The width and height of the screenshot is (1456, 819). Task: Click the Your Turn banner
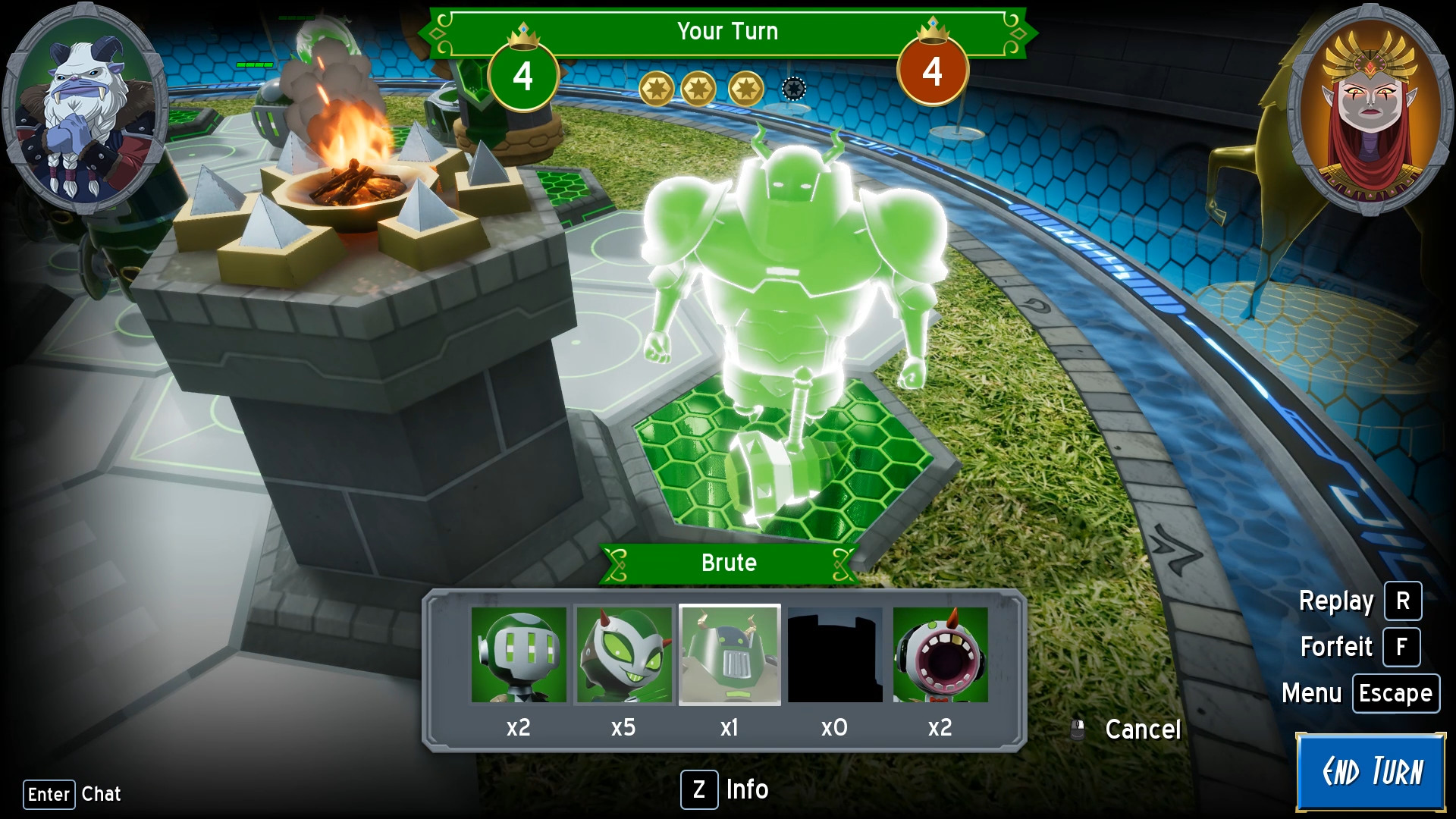click(x=726, y=32)
